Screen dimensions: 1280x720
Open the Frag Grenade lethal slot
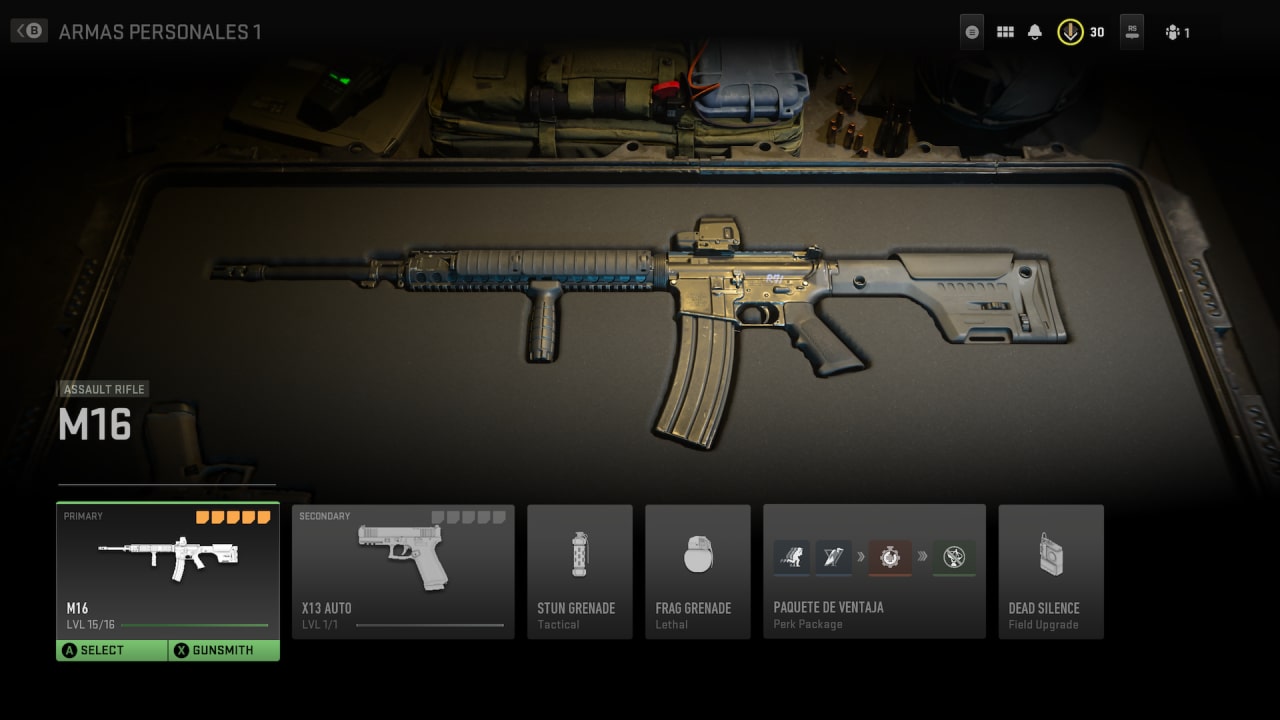pyautogui.click(x=697, y=571)
